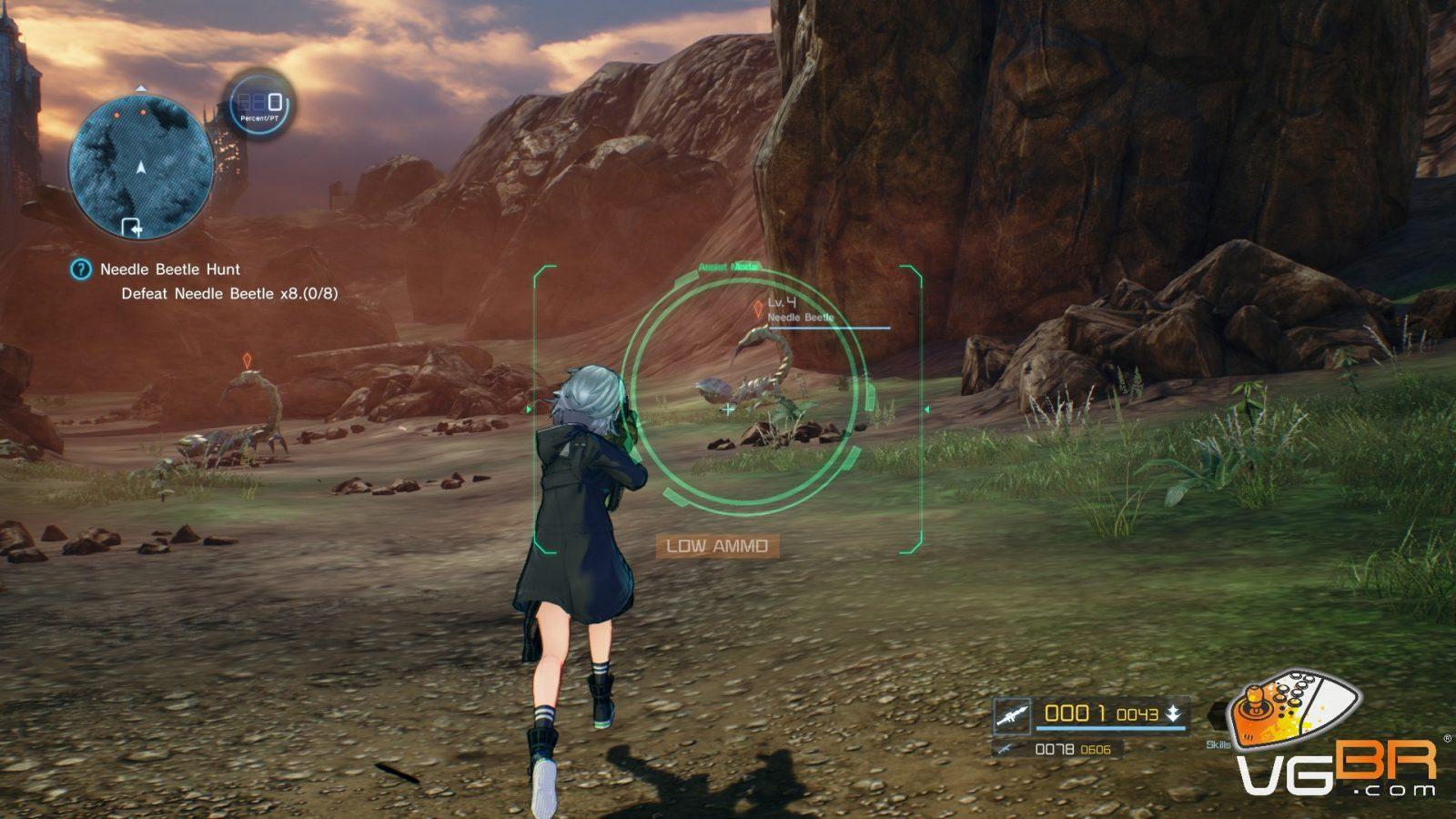Open the circular minimap

(x=141, y=167)
